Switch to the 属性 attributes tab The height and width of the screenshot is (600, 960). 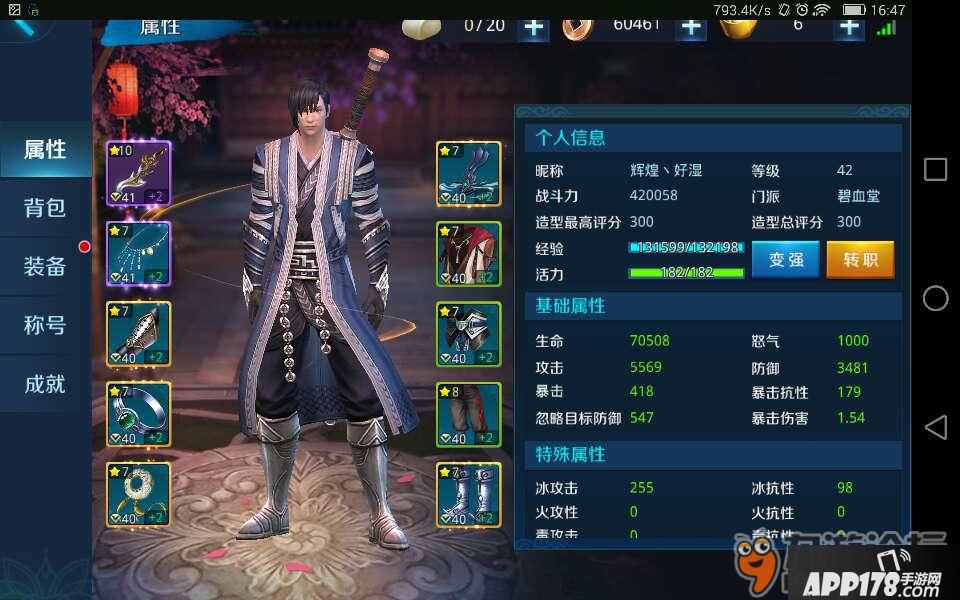pos(45,150)
